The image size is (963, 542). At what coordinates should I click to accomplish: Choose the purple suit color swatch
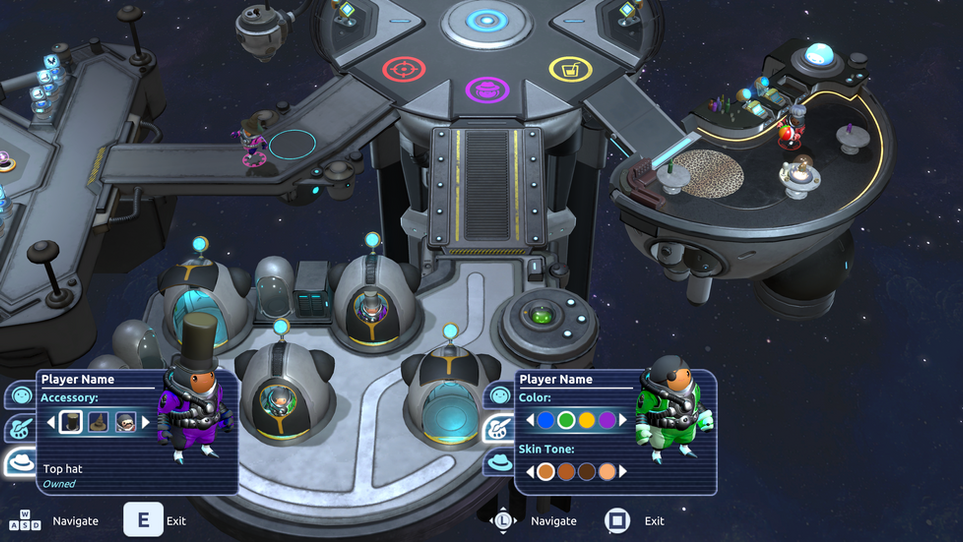[607, 421]
